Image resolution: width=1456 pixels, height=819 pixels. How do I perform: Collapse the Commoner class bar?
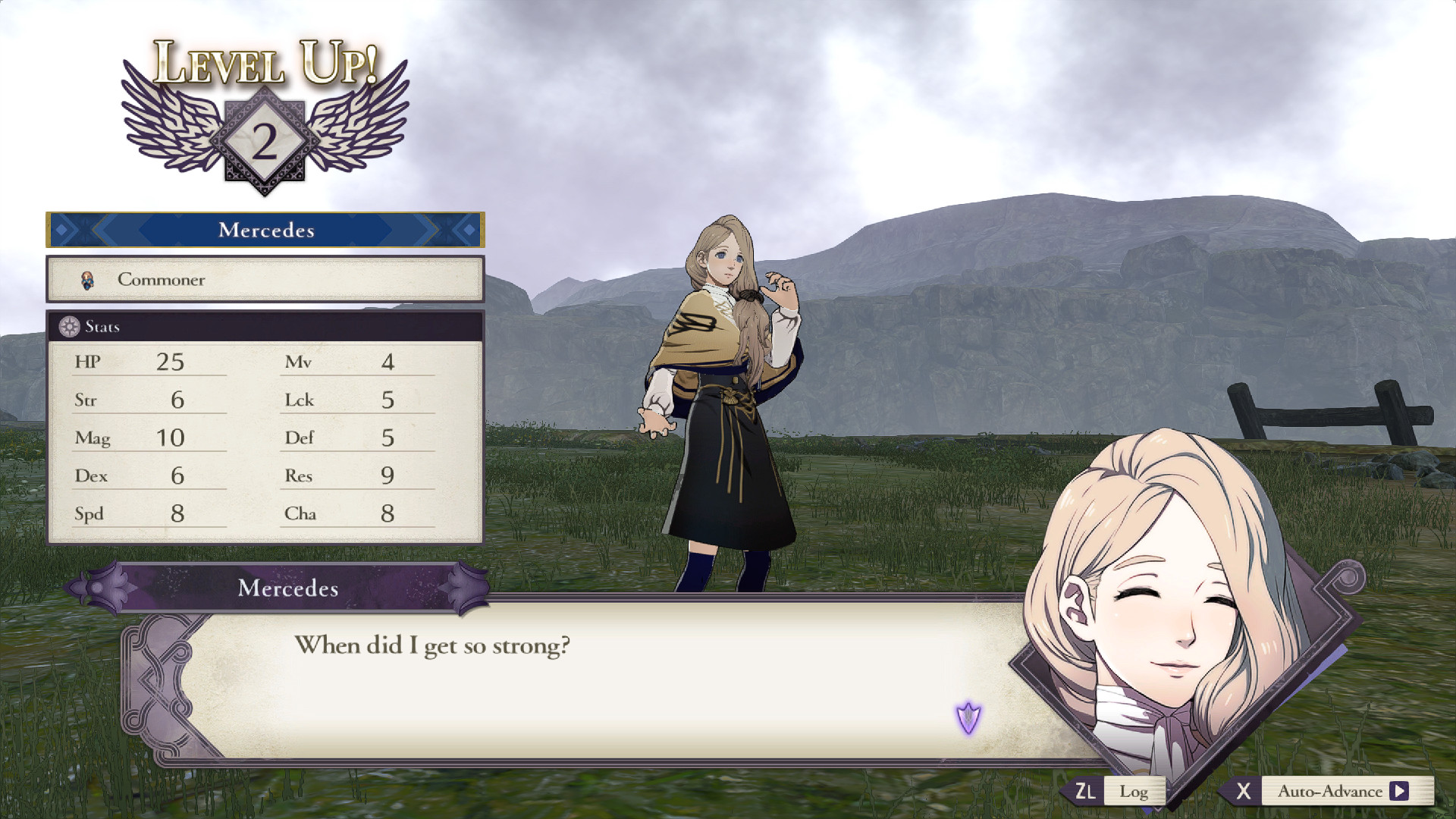(x=265, y=279)
